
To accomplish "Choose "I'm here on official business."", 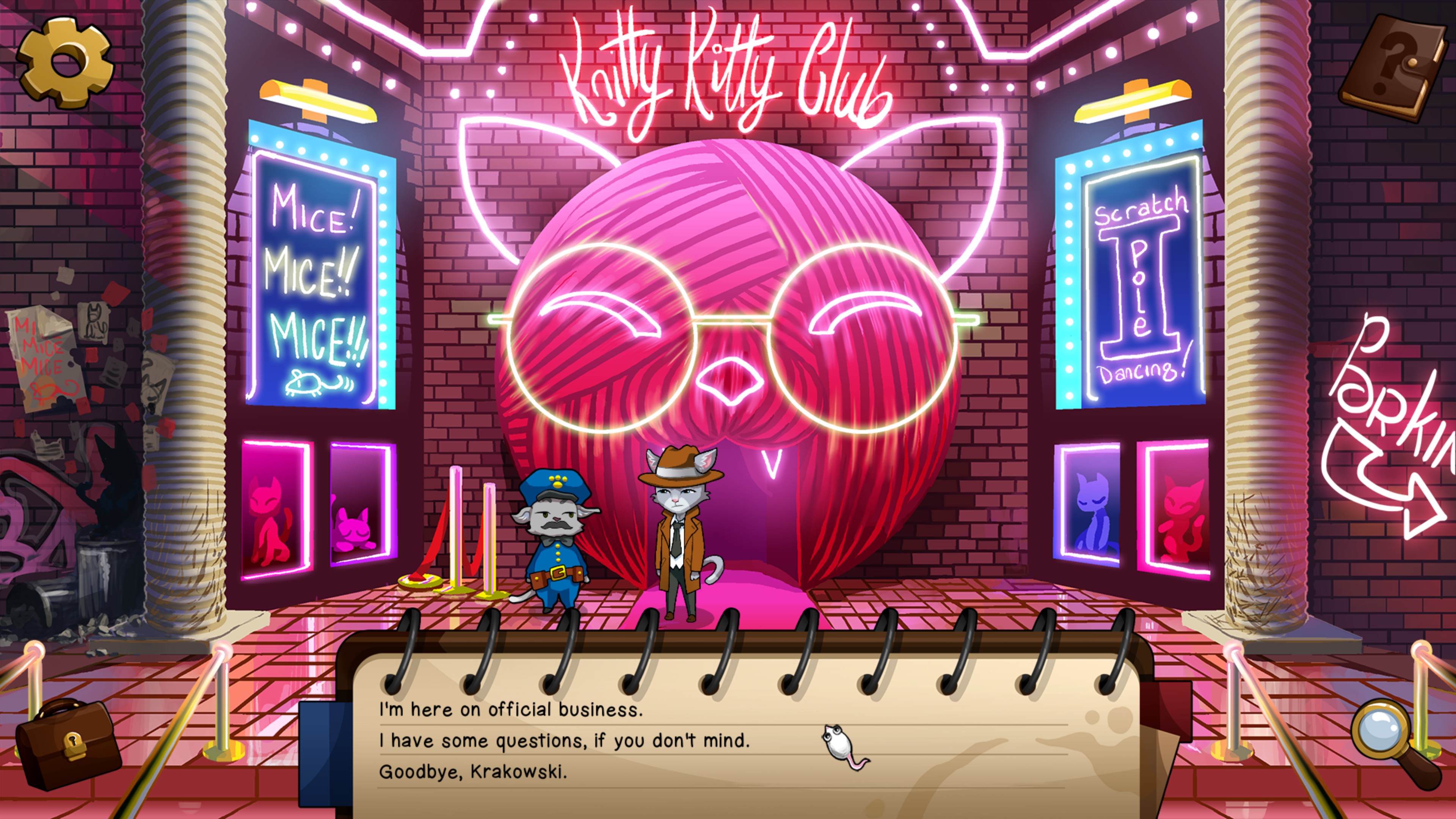I will pyautogui.click(x=510, y=710).
